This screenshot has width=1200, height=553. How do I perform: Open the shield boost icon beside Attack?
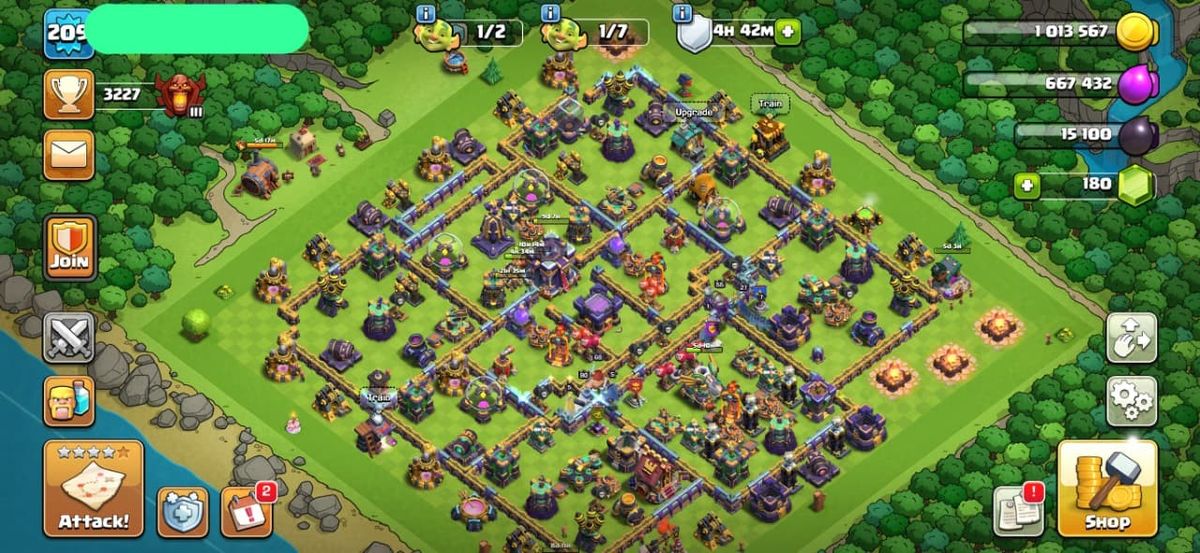coord(183,511)
